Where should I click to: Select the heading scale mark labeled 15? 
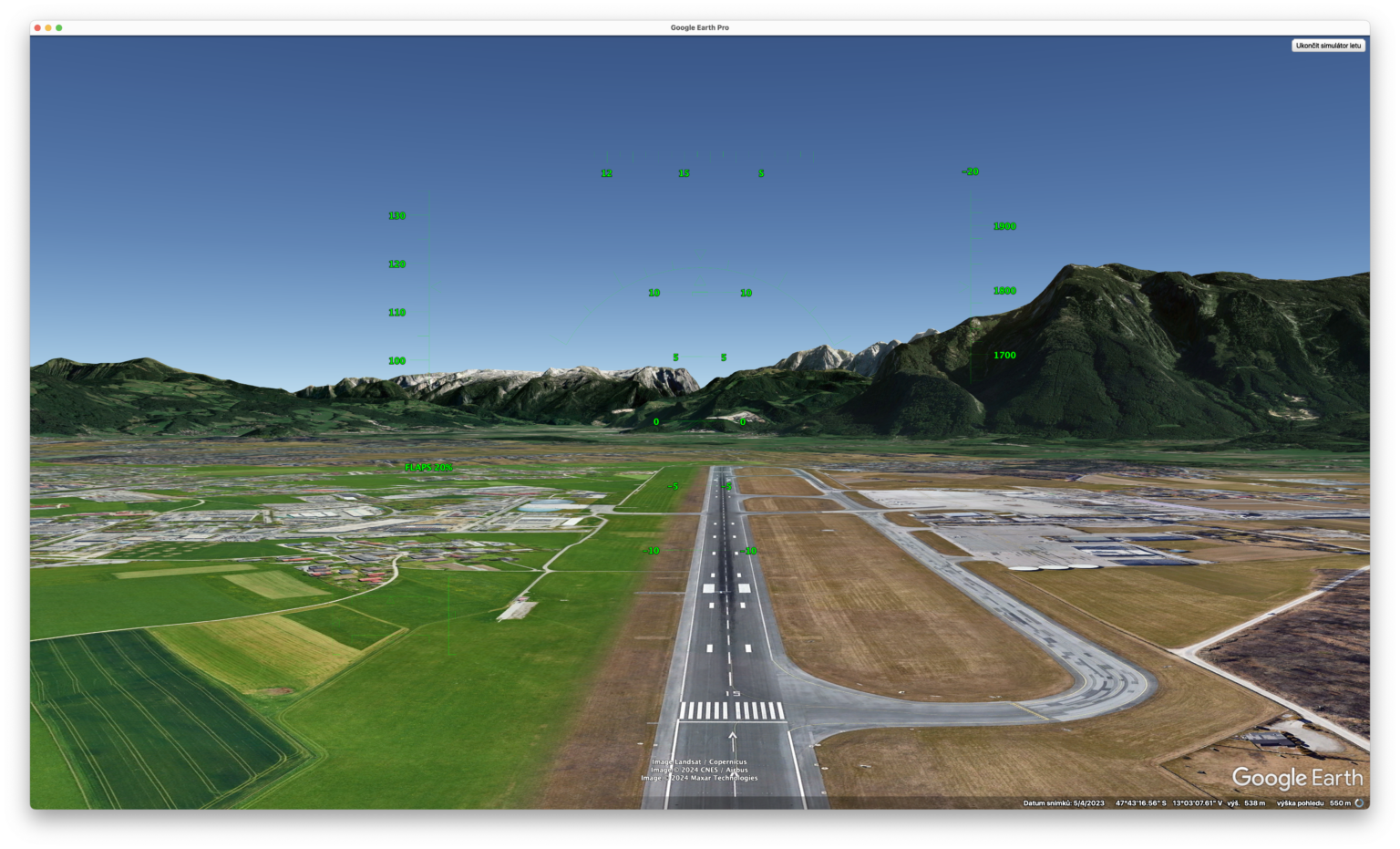coord(684,171)
